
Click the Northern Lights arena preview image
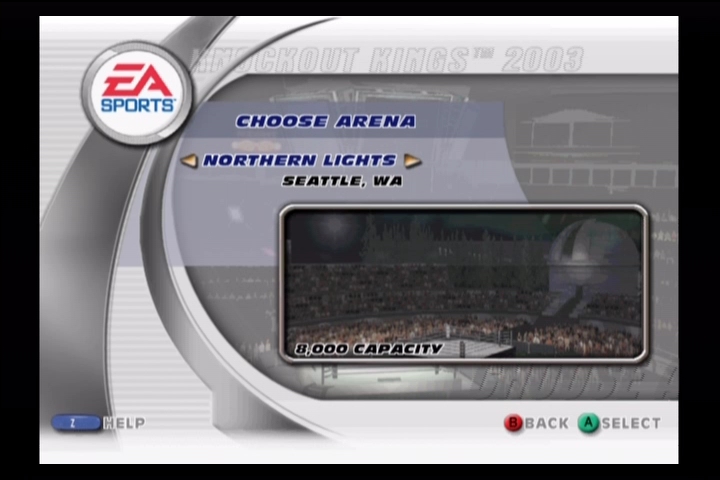pos(464,282)
